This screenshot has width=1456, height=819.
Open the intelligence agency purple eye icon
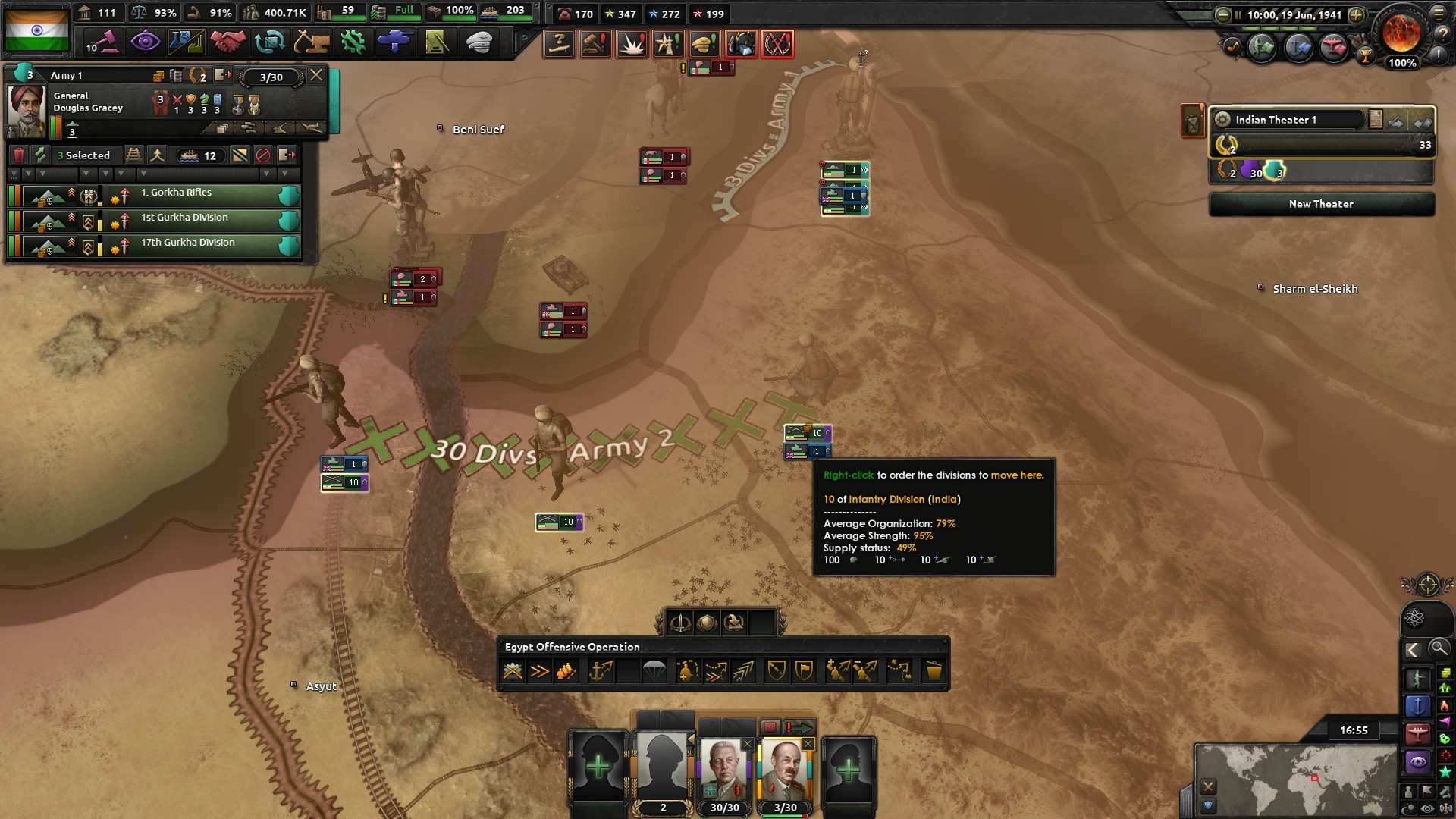point(146,42)
